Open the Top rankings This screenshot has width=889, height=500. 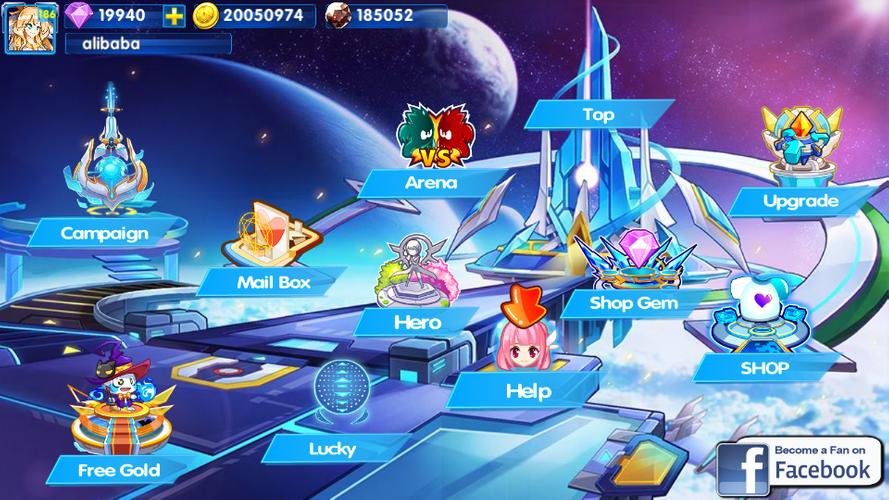coord(598,115)
